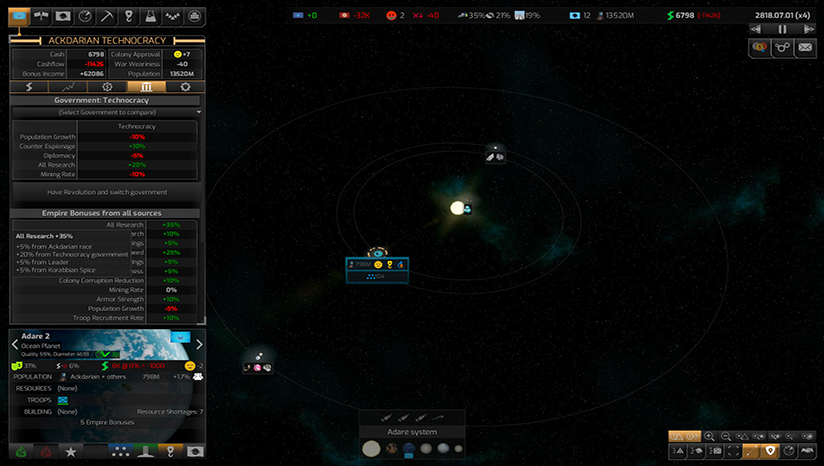The image size is (824, 466).
Task: Switch to the line graph tab
Action: click(x=67, y=87)
